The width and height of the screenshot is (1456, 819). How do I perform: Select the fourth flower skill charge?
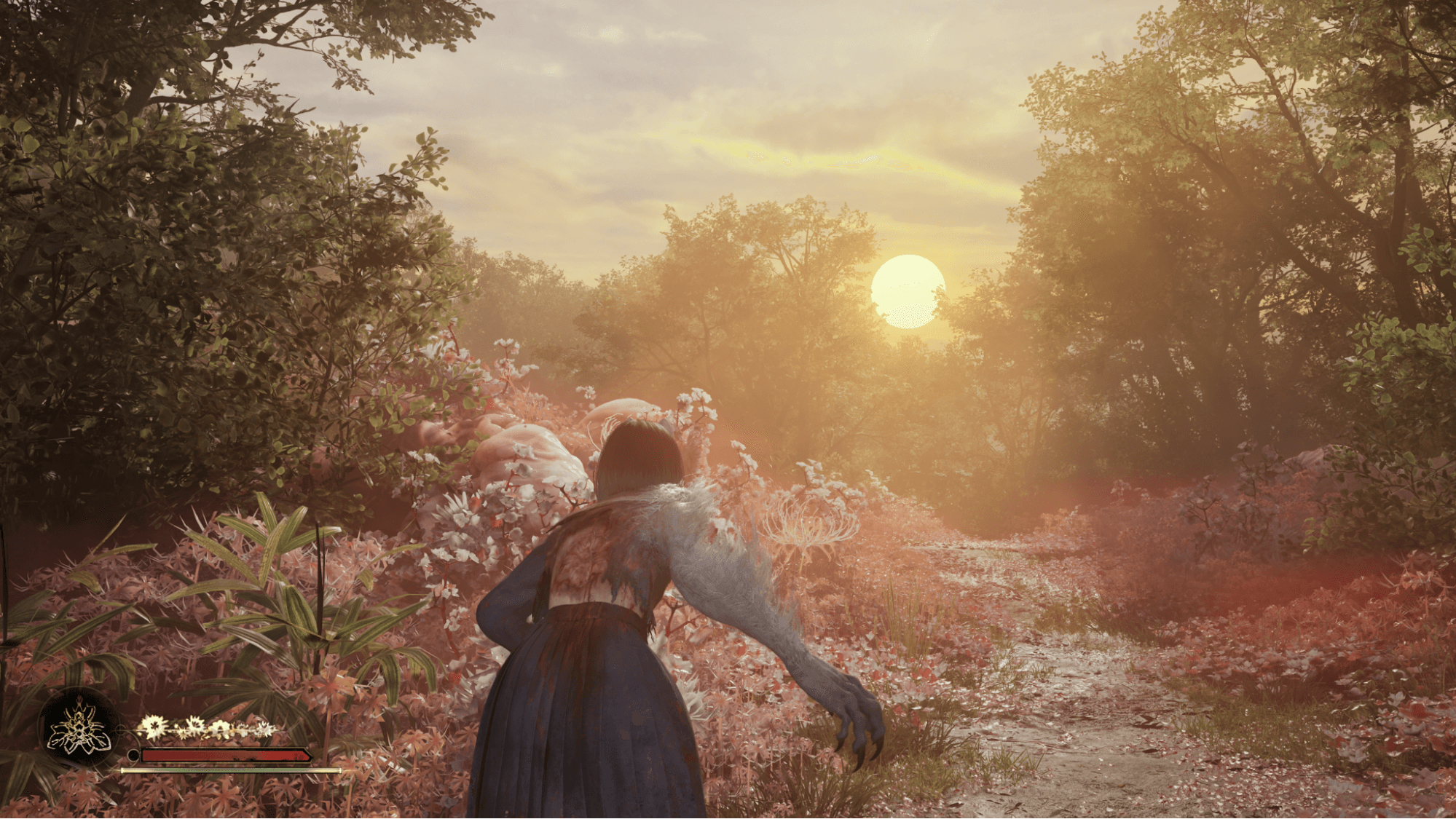[241, 729]
